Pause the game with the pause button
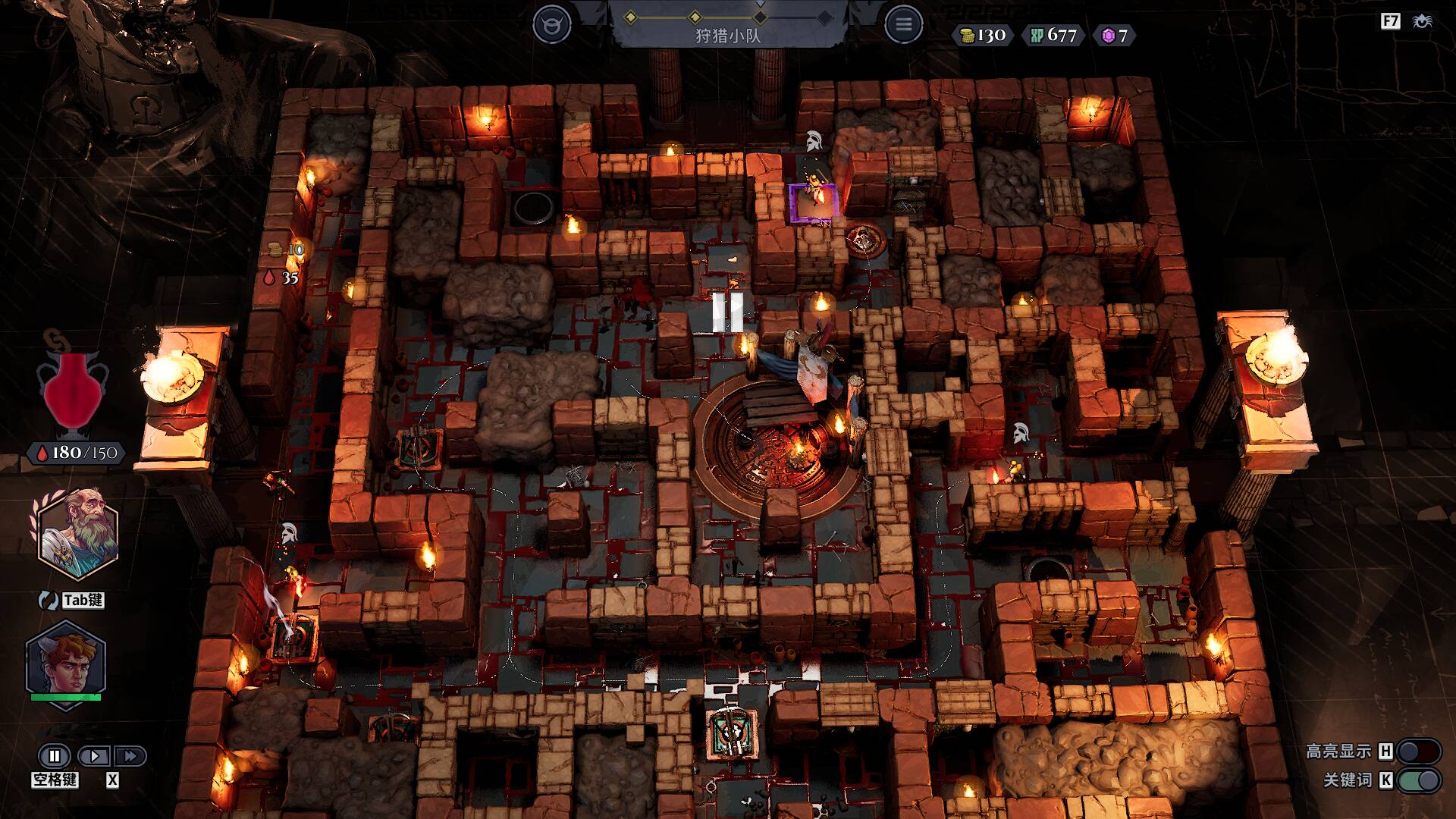 [x=55, y=755]
